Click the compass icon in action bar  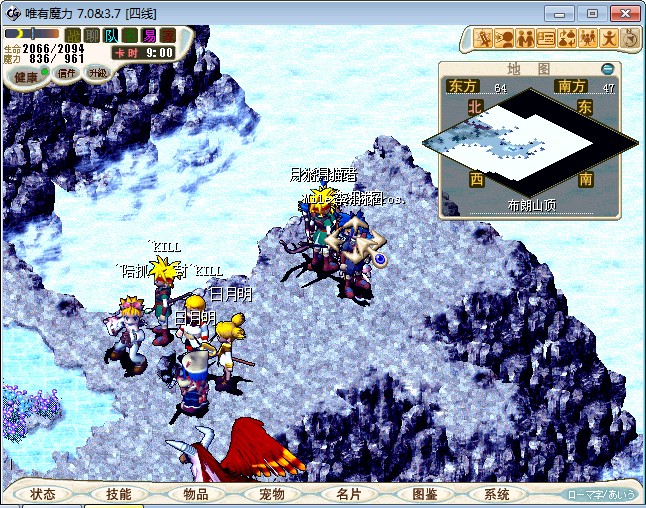pos(630,39)
